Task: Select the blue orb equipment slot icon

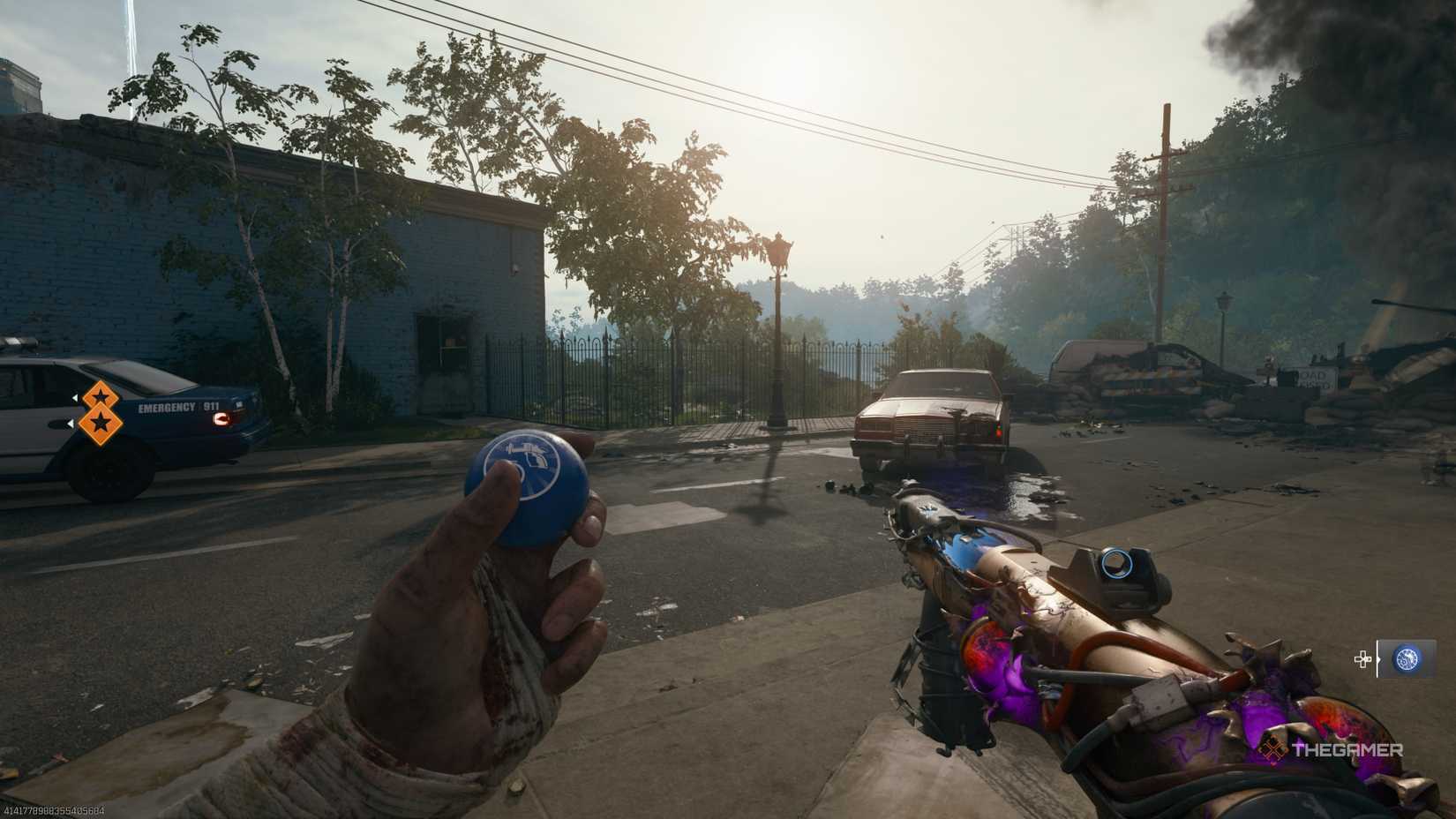Action: tap(1407, 658)
